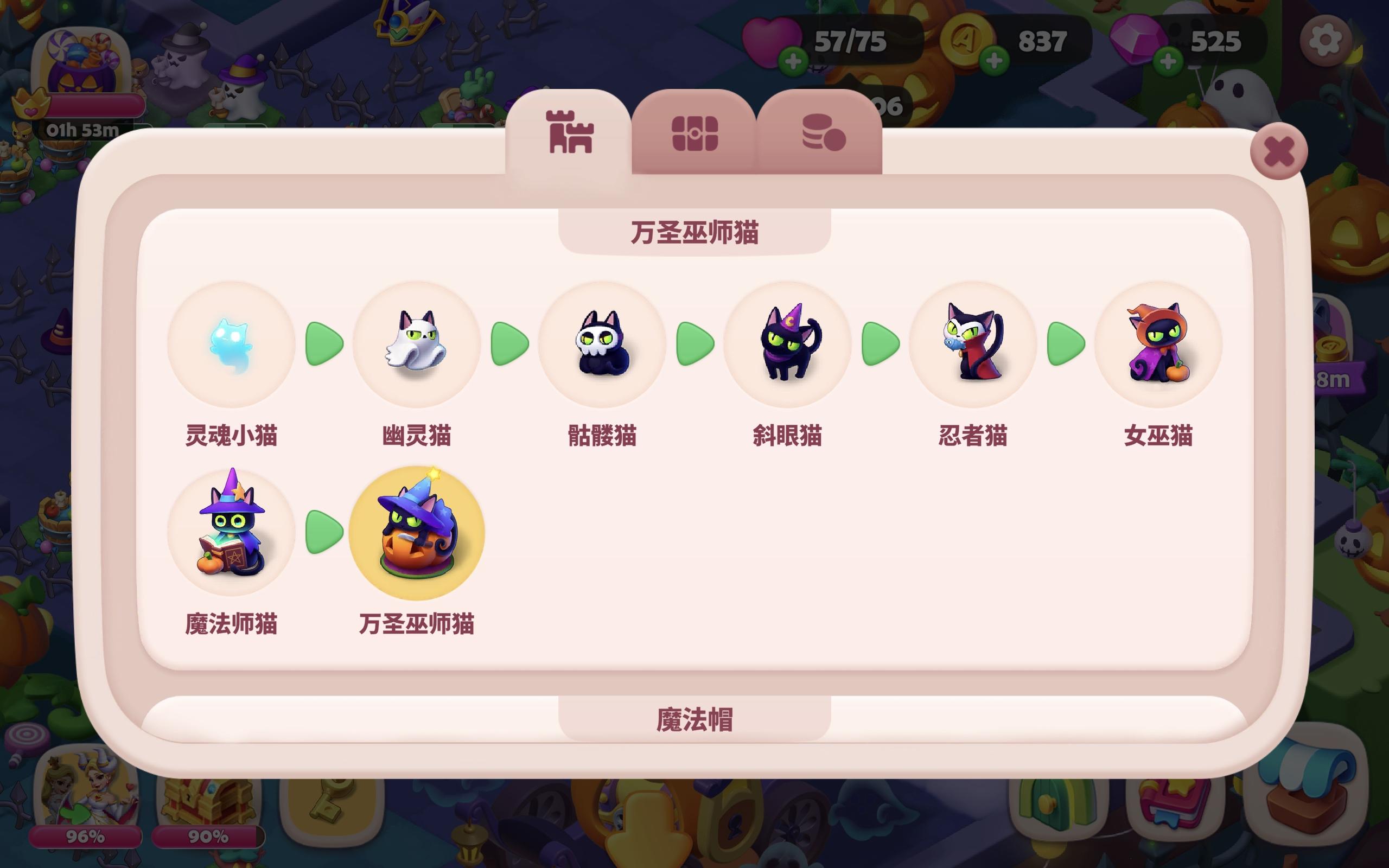Select the highlighted 万圣巫师猫 final evolution icon
This screenshot has width=1389, height=868.
(x=418, y=533)
